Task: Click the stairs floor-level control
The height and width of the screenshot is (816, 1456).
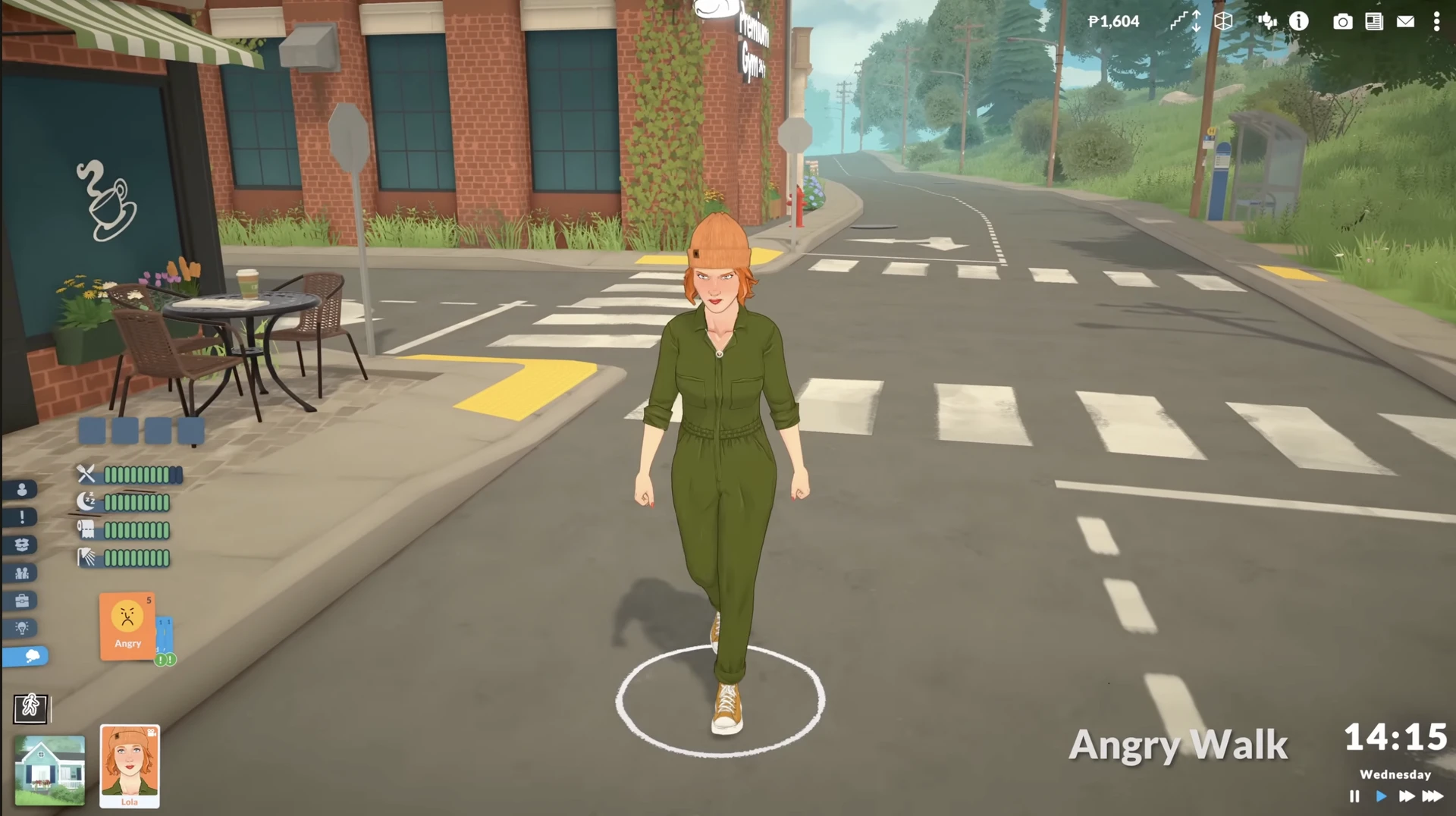Action: coord(1185,21)
